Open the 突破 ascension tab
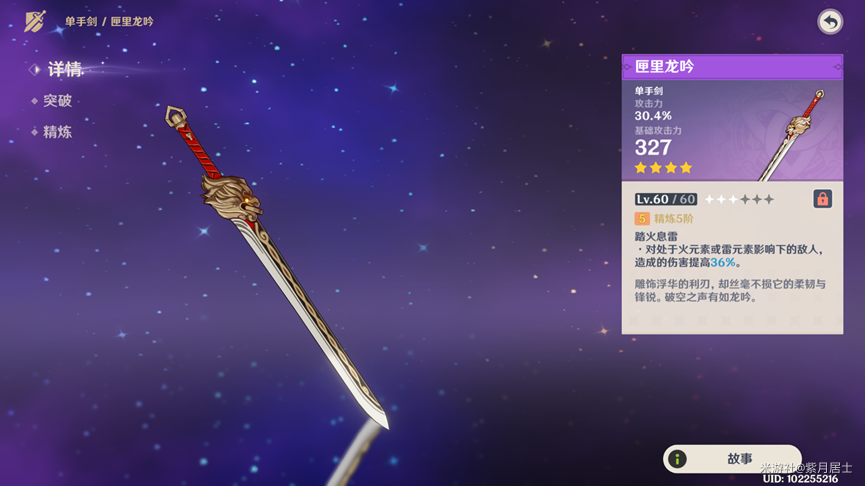The width and height of the screenshot is (865, 486). click(x=57, y=101)
